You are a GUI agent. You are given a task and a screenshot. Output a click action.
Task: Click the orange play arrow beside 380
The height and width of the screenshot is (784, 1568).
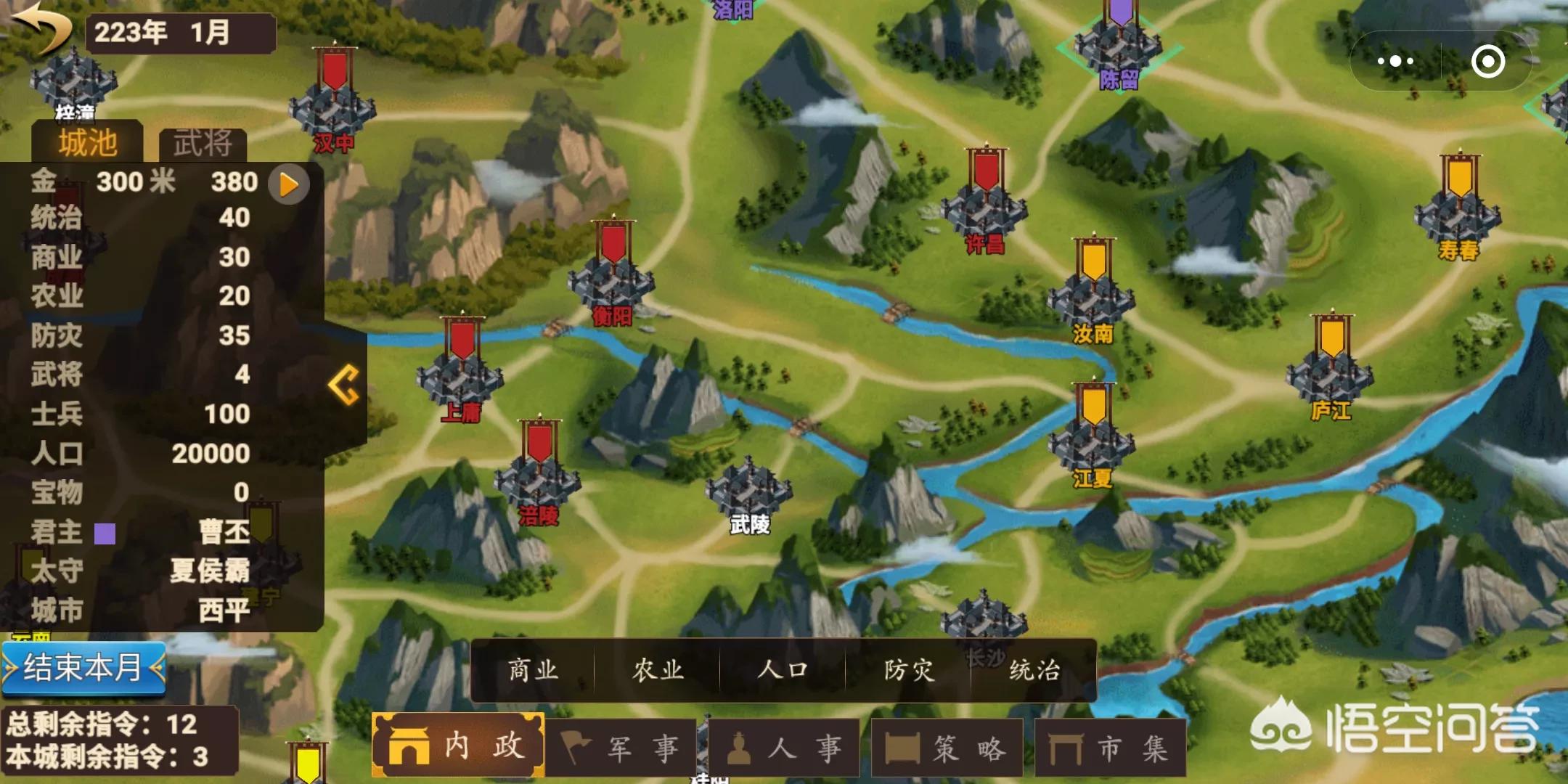pyautogui.click(x=288, y=184)
